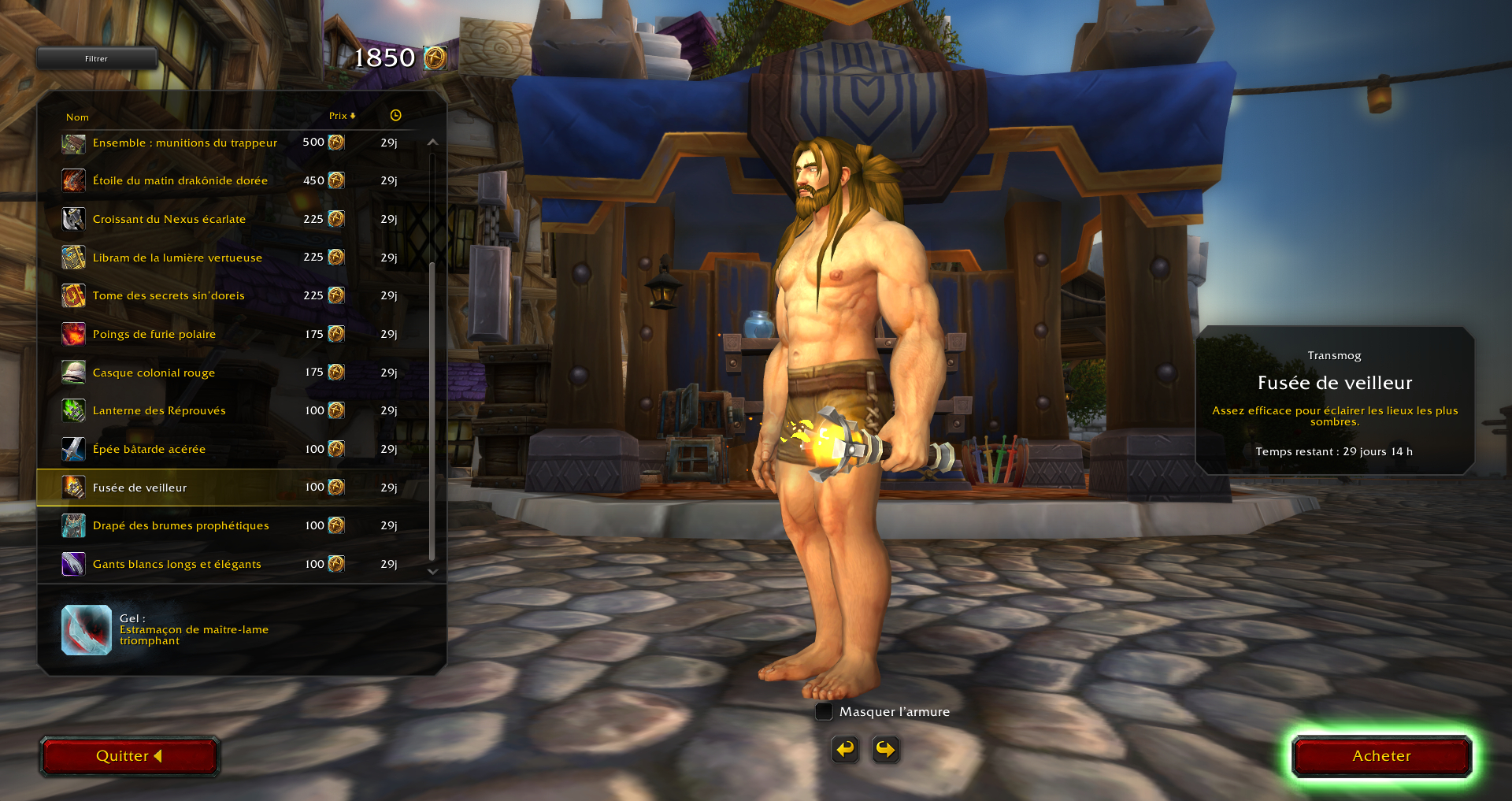Select Épée bâtarde acérée item
Viewport: 1512px width, 801px height.
[x=149, y=449]
